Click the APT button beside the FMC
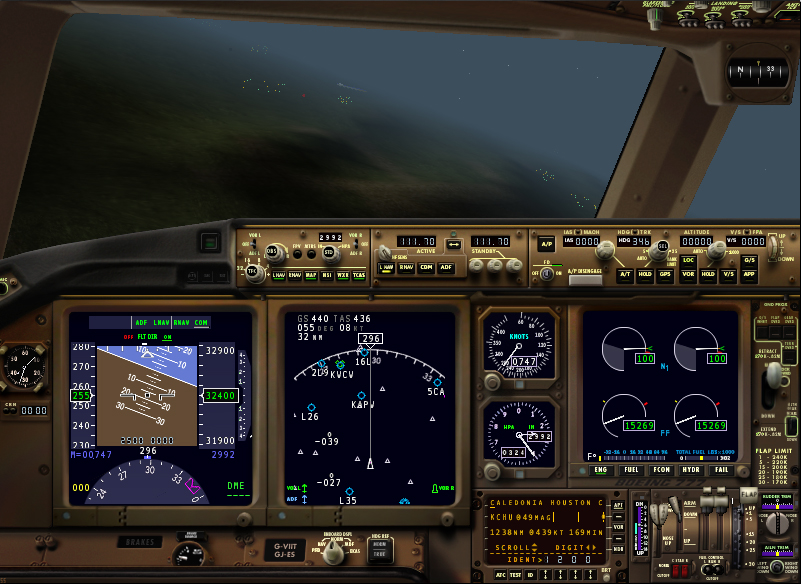The image size is (801, 584). pos(618,506)
